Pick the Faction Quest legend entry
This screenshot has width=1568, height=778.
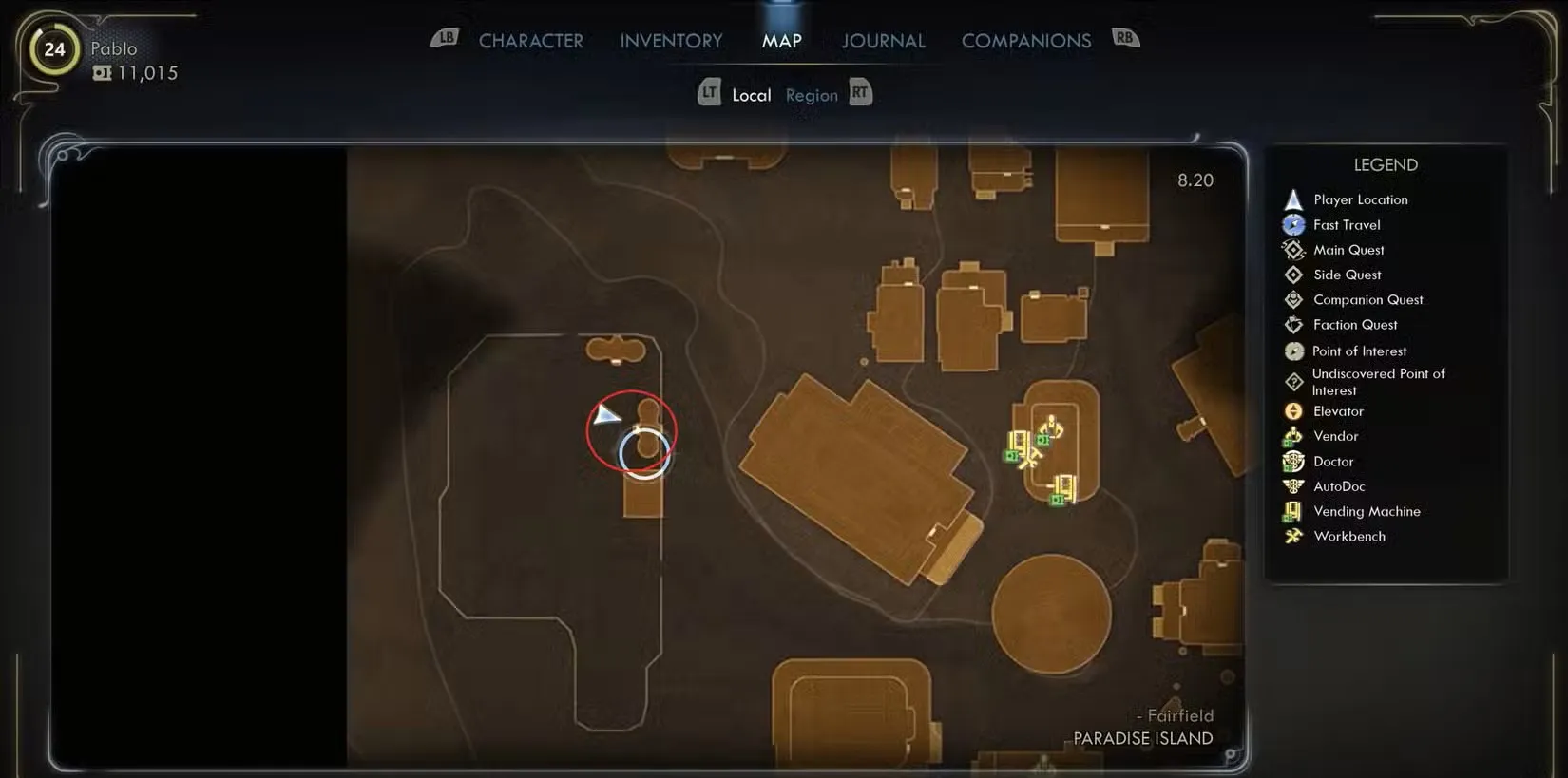[x=1354, y=325]
